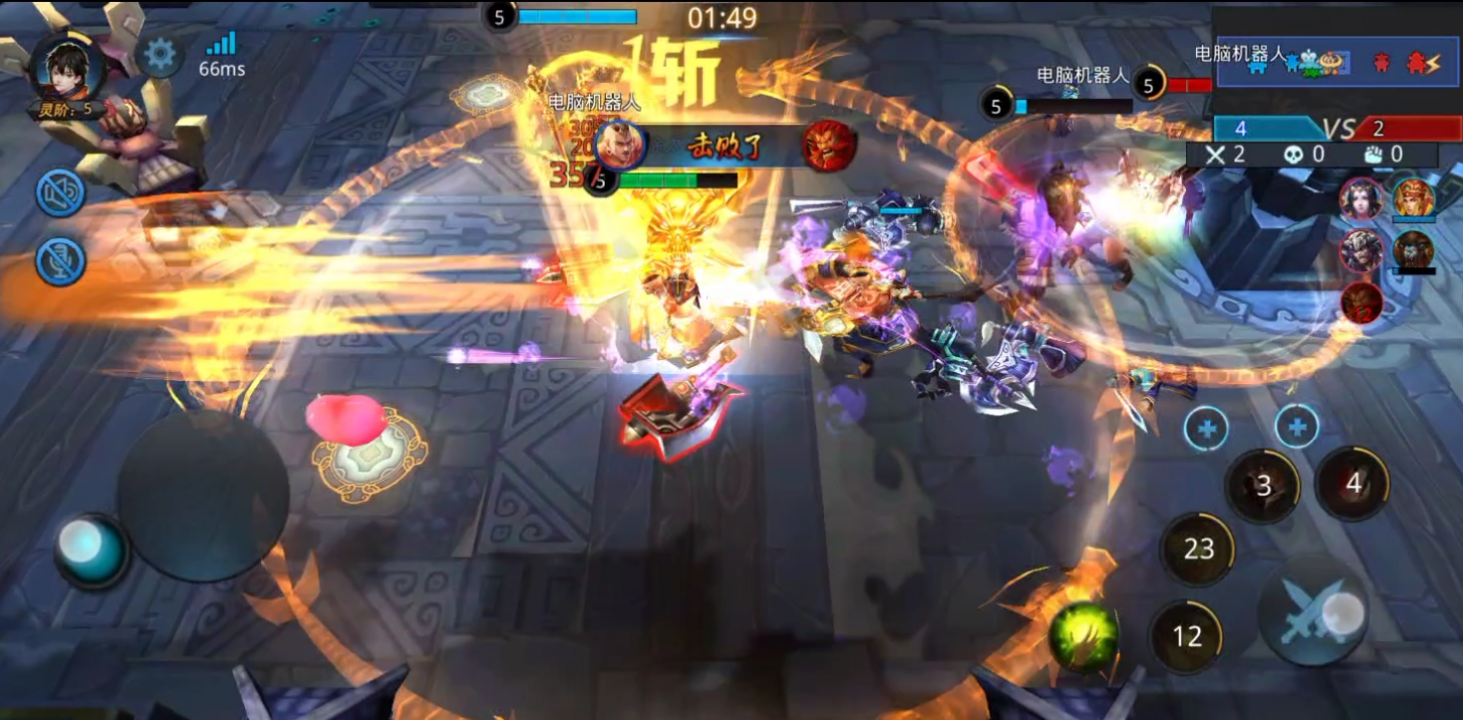Use the green summoner spell icon
This screenshot has width=1463, height=720.
(x=1083, y=636)
